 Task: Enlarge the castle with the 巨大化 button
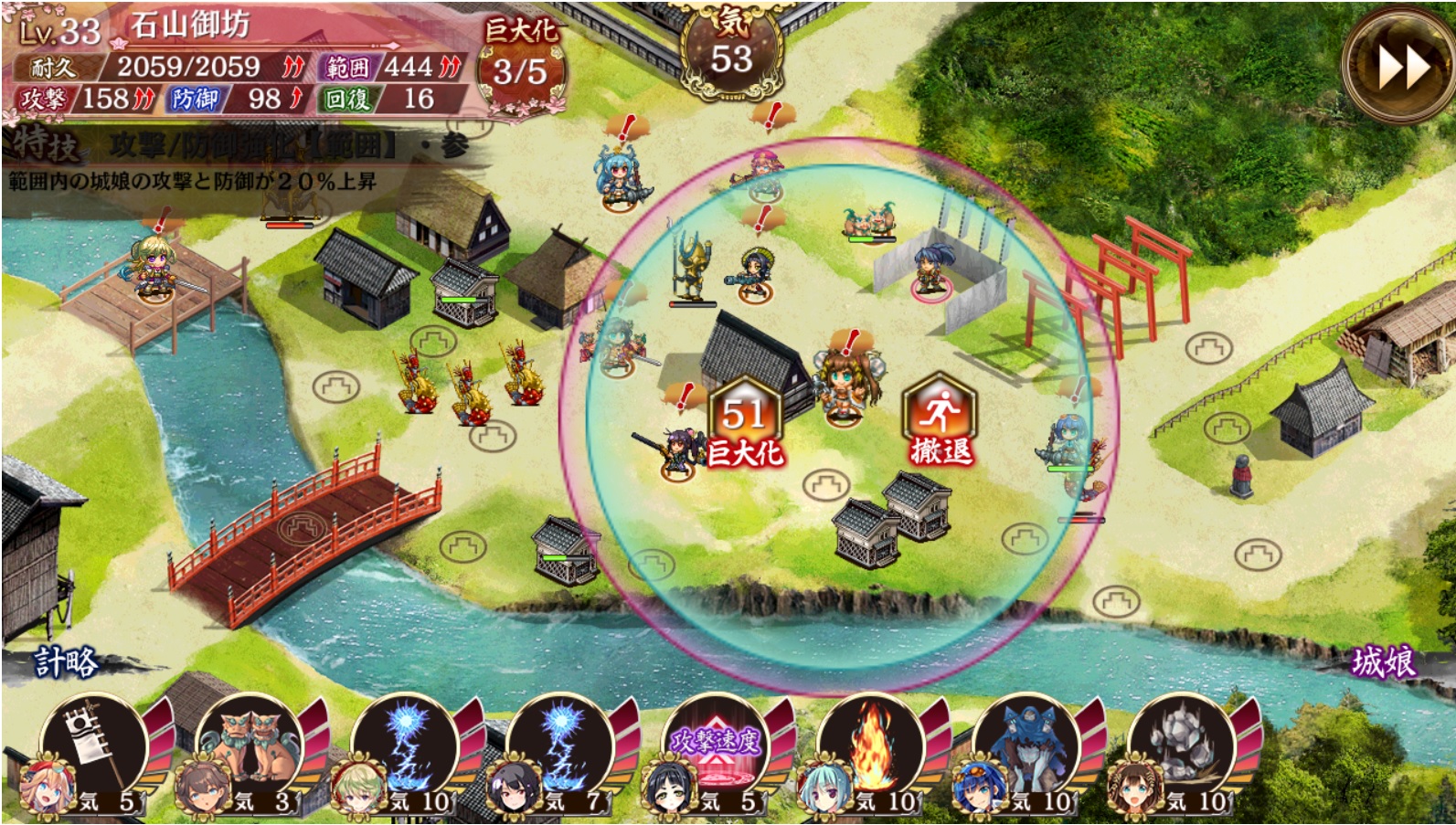744,421
